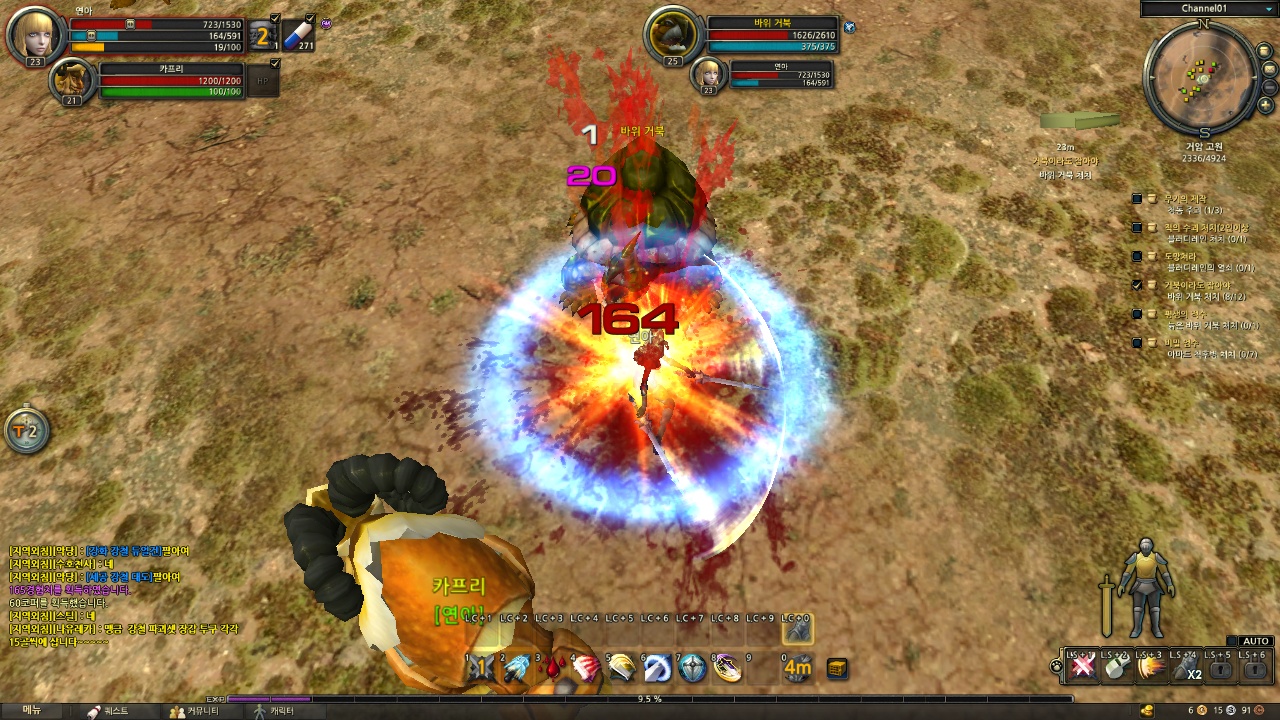The width and height of the screenshot is (1280, 720).
Task: Open the golden chest inventory icon
Action: tap(837, 669)
